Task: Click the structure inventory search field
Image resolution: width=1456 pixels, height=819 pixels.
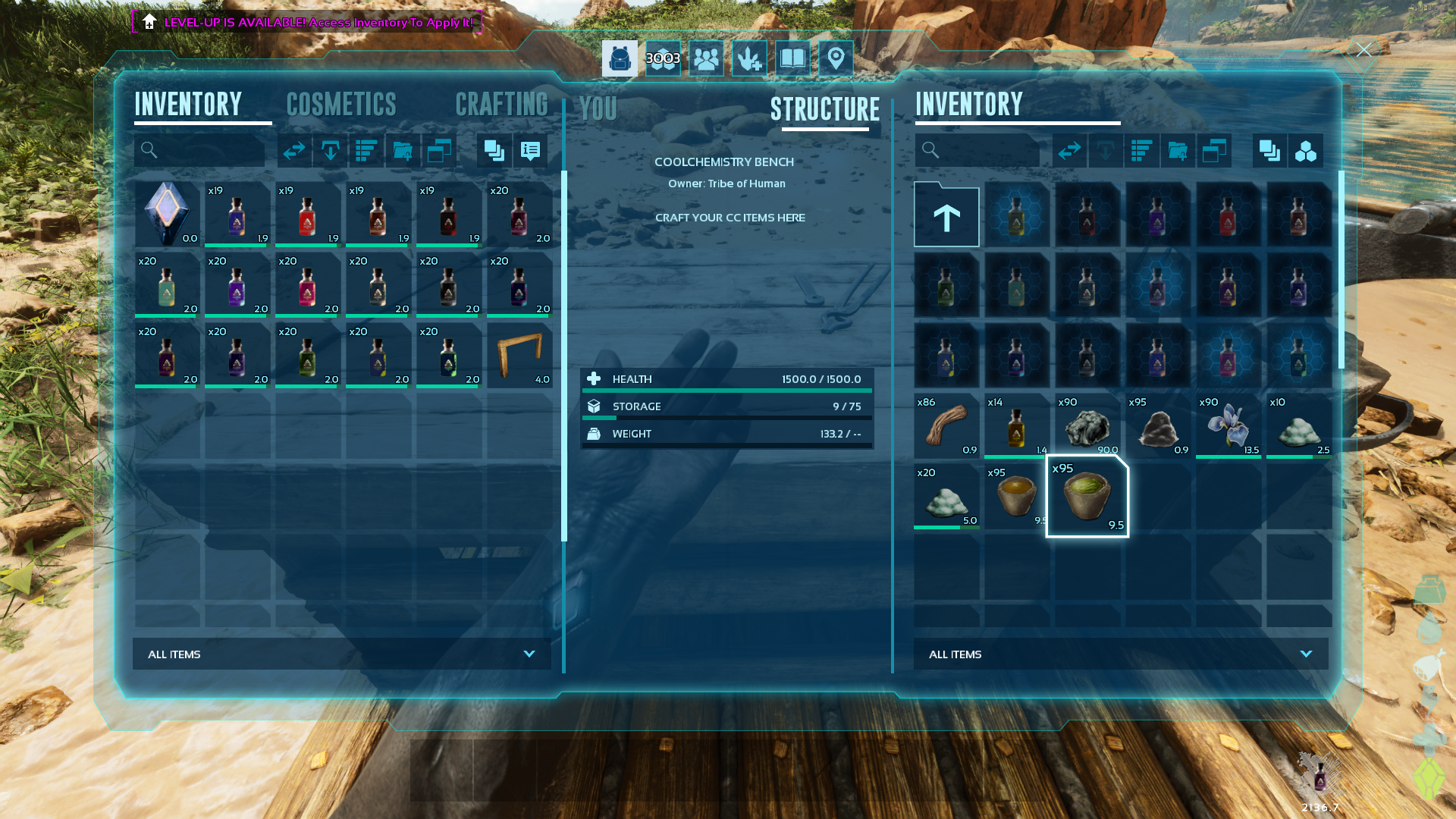Action: coord(984,151)
